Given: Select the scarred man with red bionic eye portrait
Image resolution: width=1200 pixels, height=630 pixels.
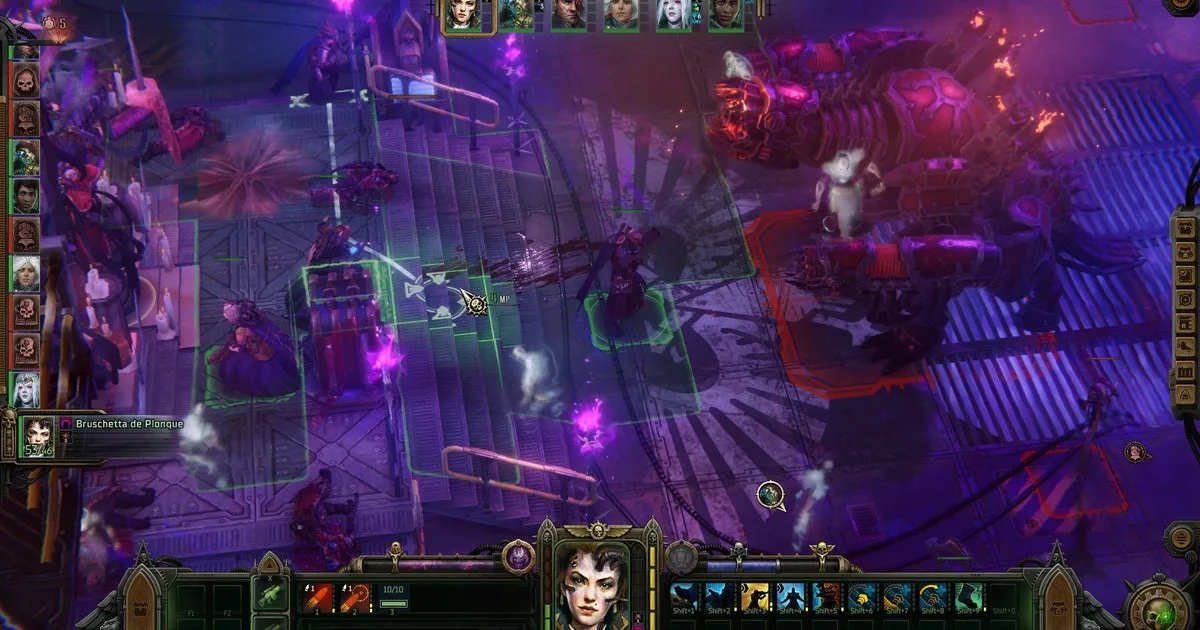Looking at the screenshot, I should click(x=568, y=16).
